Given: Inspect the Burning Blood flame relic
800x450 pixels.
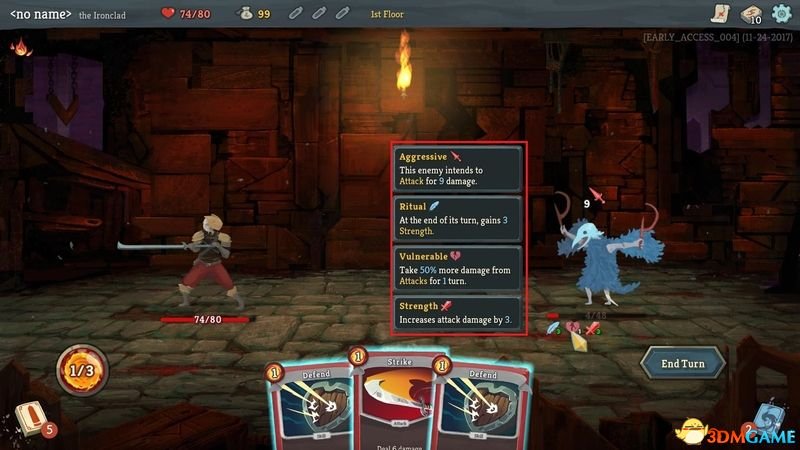Looking at the screenshot, I should coord(19,47).
